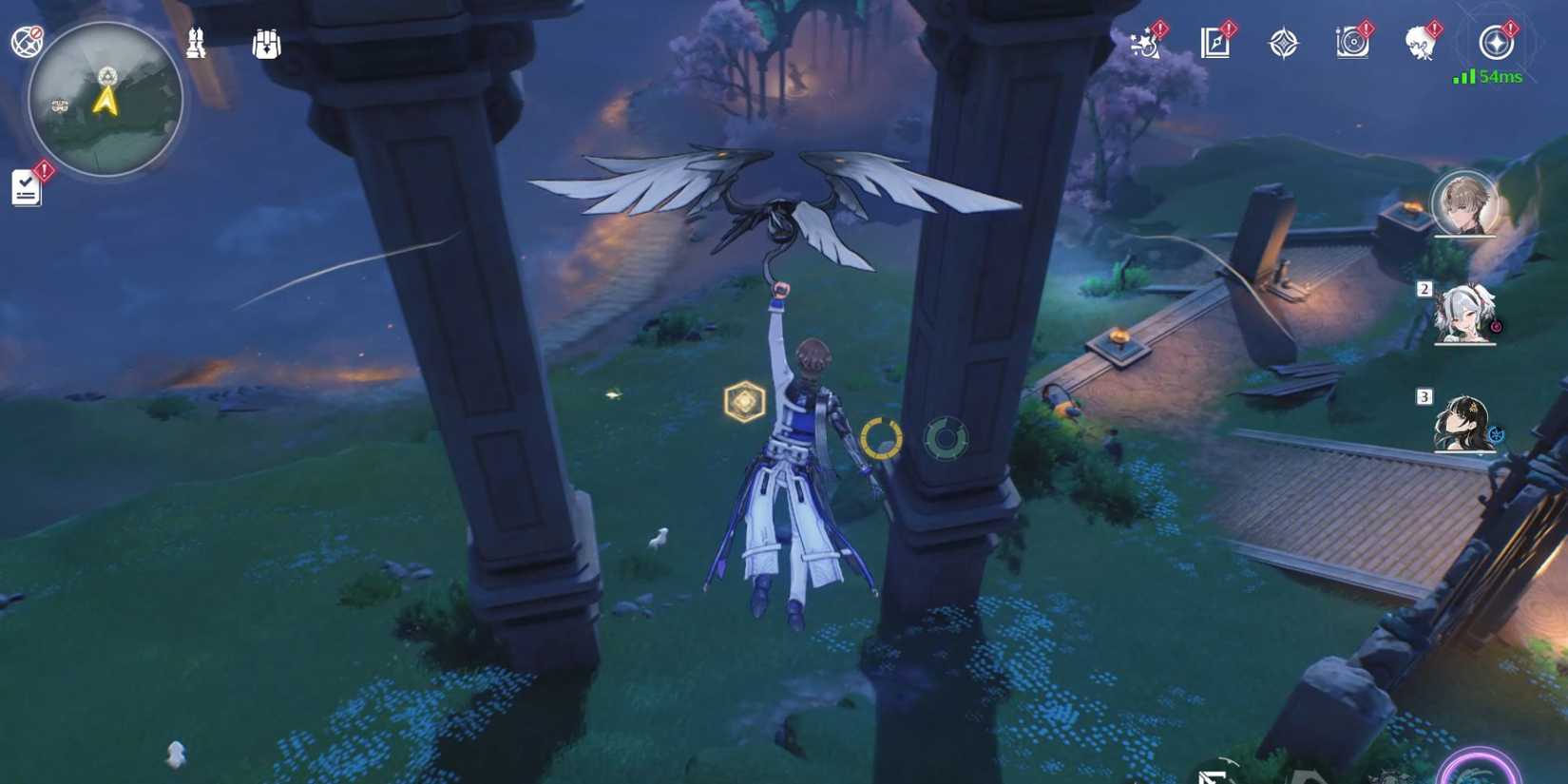1568x784 pixels.
Task: Select the diamond-shaped Resonance icon
Action: pyautogui.click(x=1282, y=42)
